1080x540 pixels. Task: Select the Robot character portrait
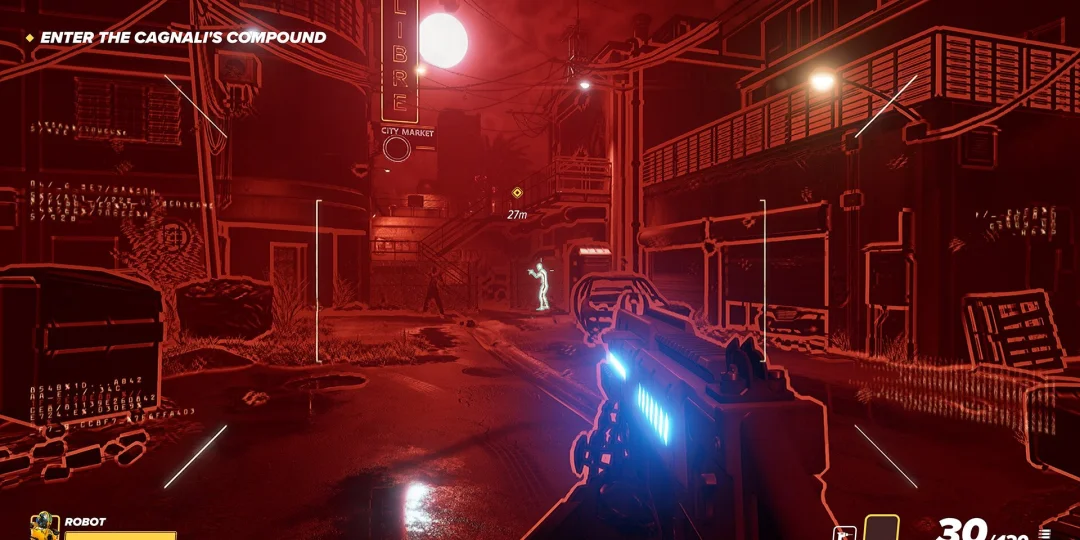43,526
